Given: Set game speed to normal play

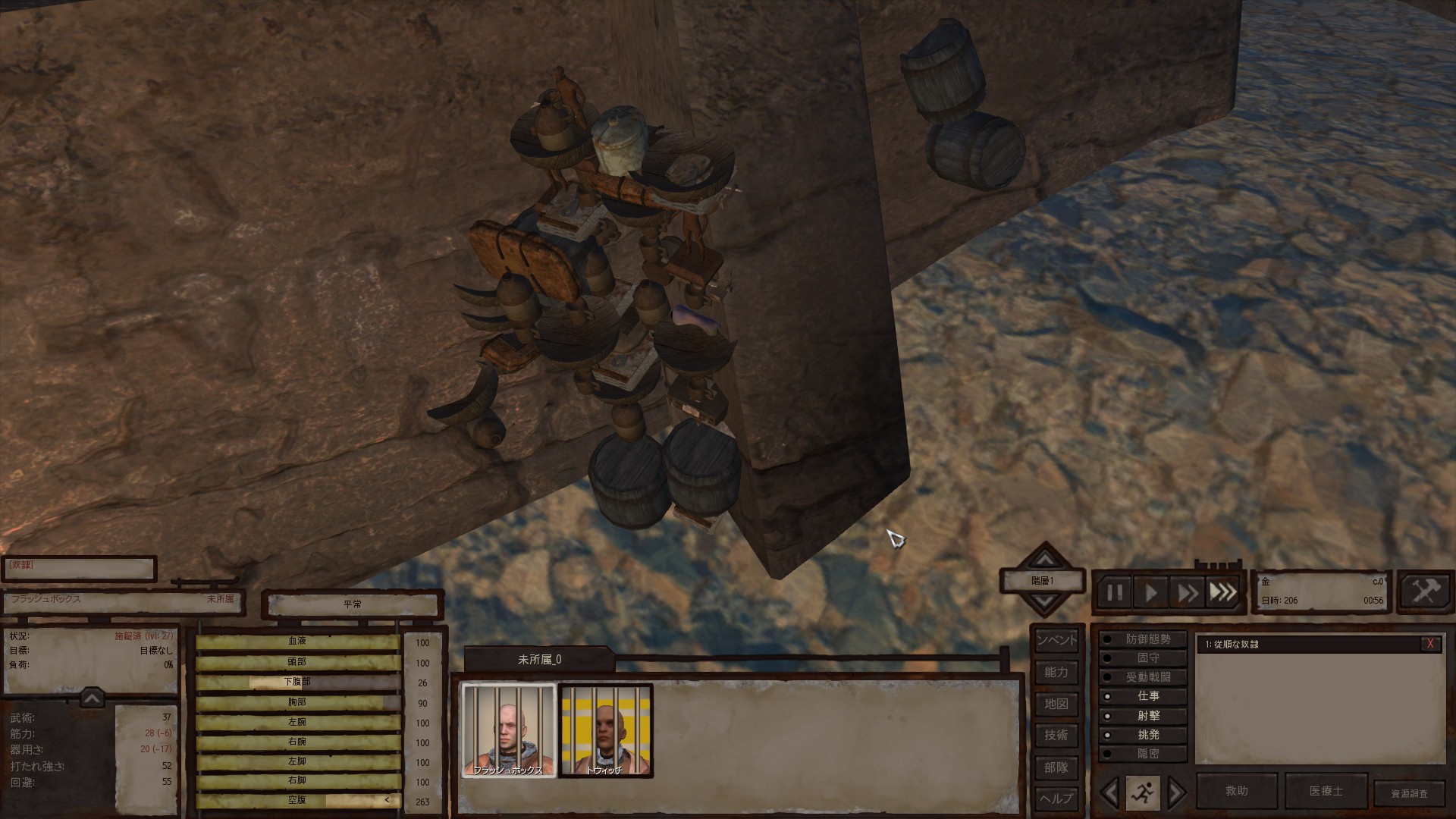Looking at the screenshot, I should coord(1150,592).
